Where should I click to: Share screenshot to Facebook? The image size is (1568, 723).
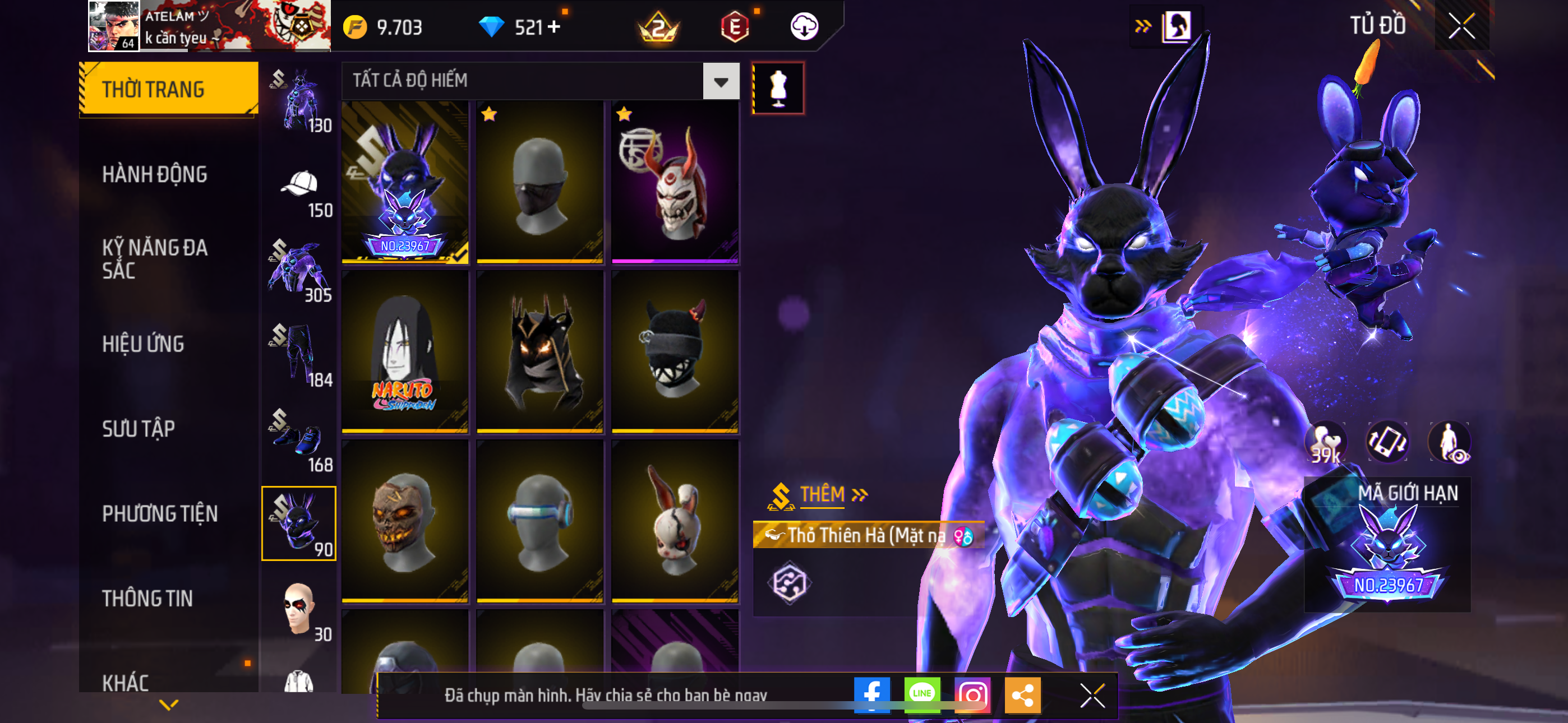[871, 694]
